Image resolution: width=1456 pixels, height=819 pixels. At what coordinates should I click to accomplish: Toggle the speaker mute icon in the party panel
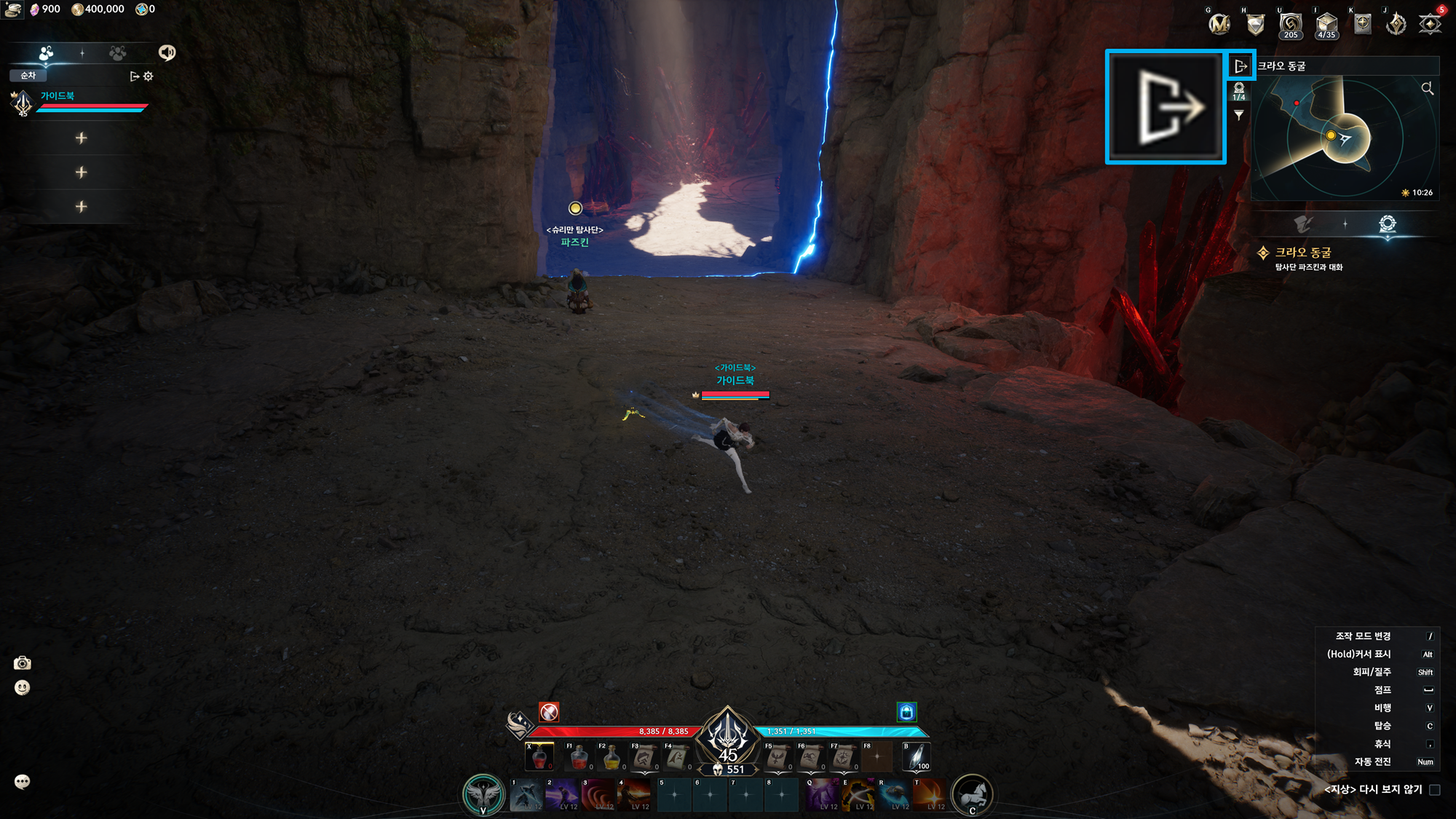click(x=167, y=52)
